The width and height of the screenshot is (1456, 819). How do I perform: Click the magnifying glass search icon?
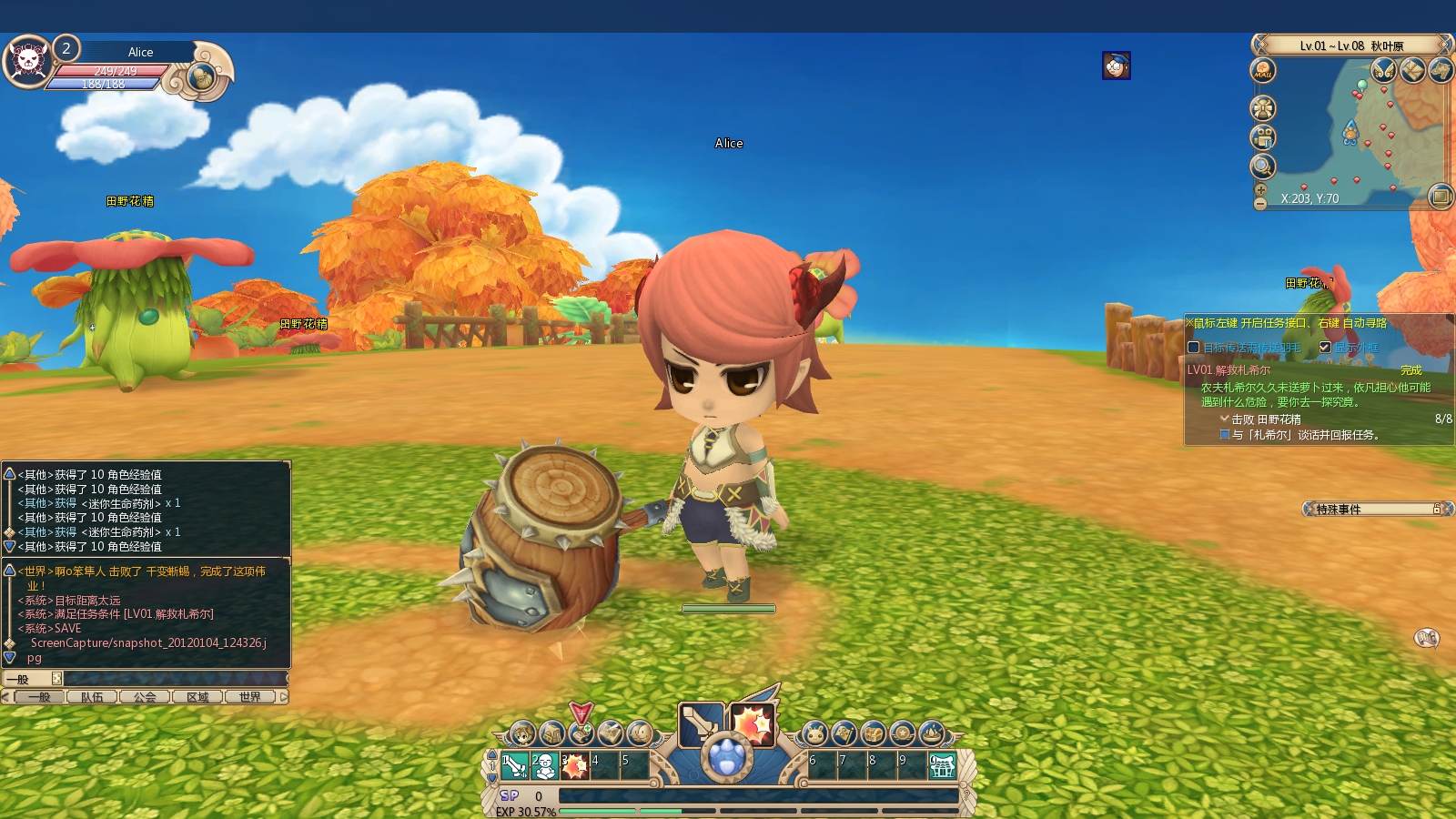coord(1262,167)
